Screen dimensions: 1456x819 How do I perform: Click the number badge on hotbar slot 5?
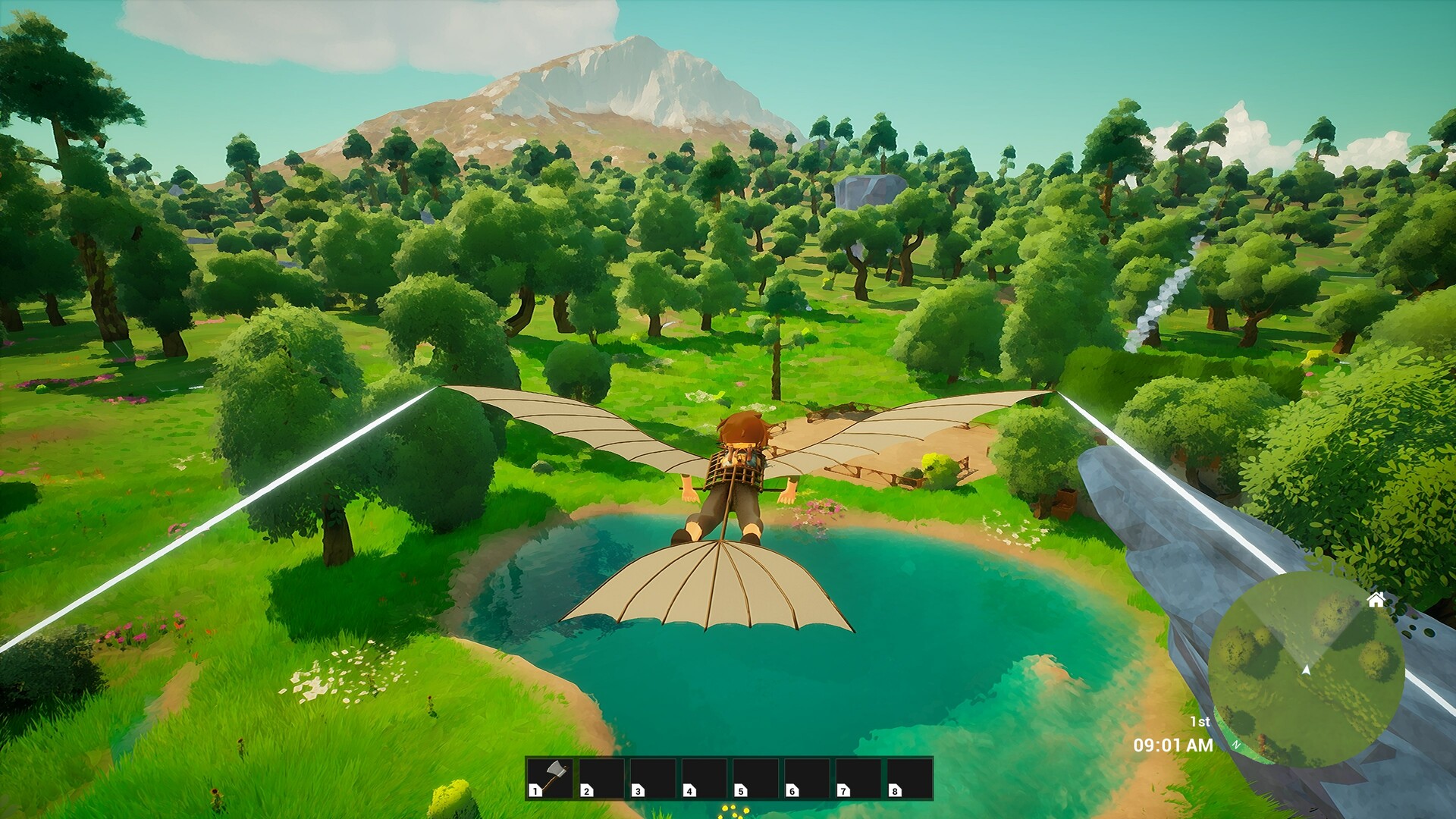click(740, 791)
